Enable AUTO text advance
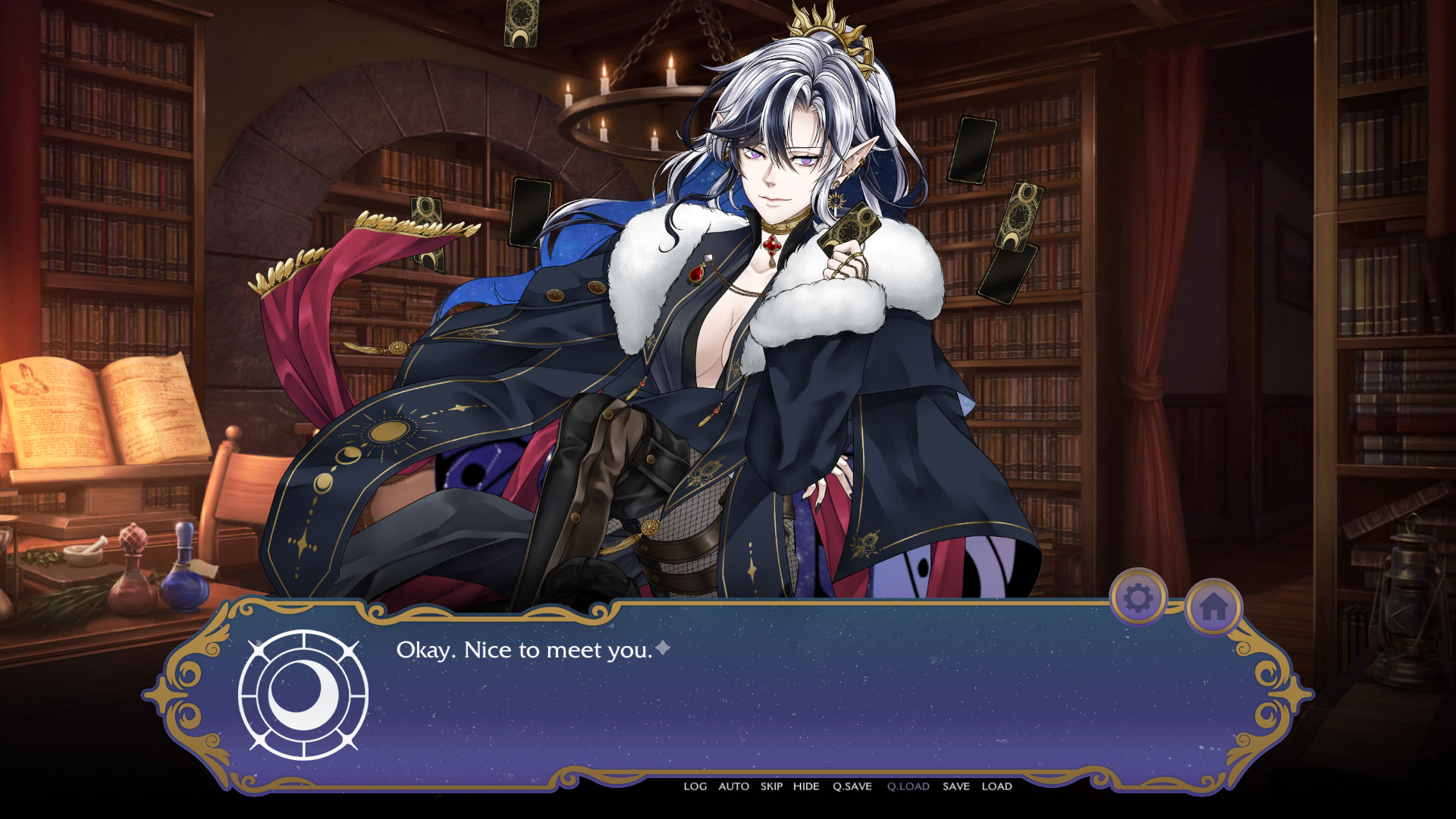 pos(733,786)
